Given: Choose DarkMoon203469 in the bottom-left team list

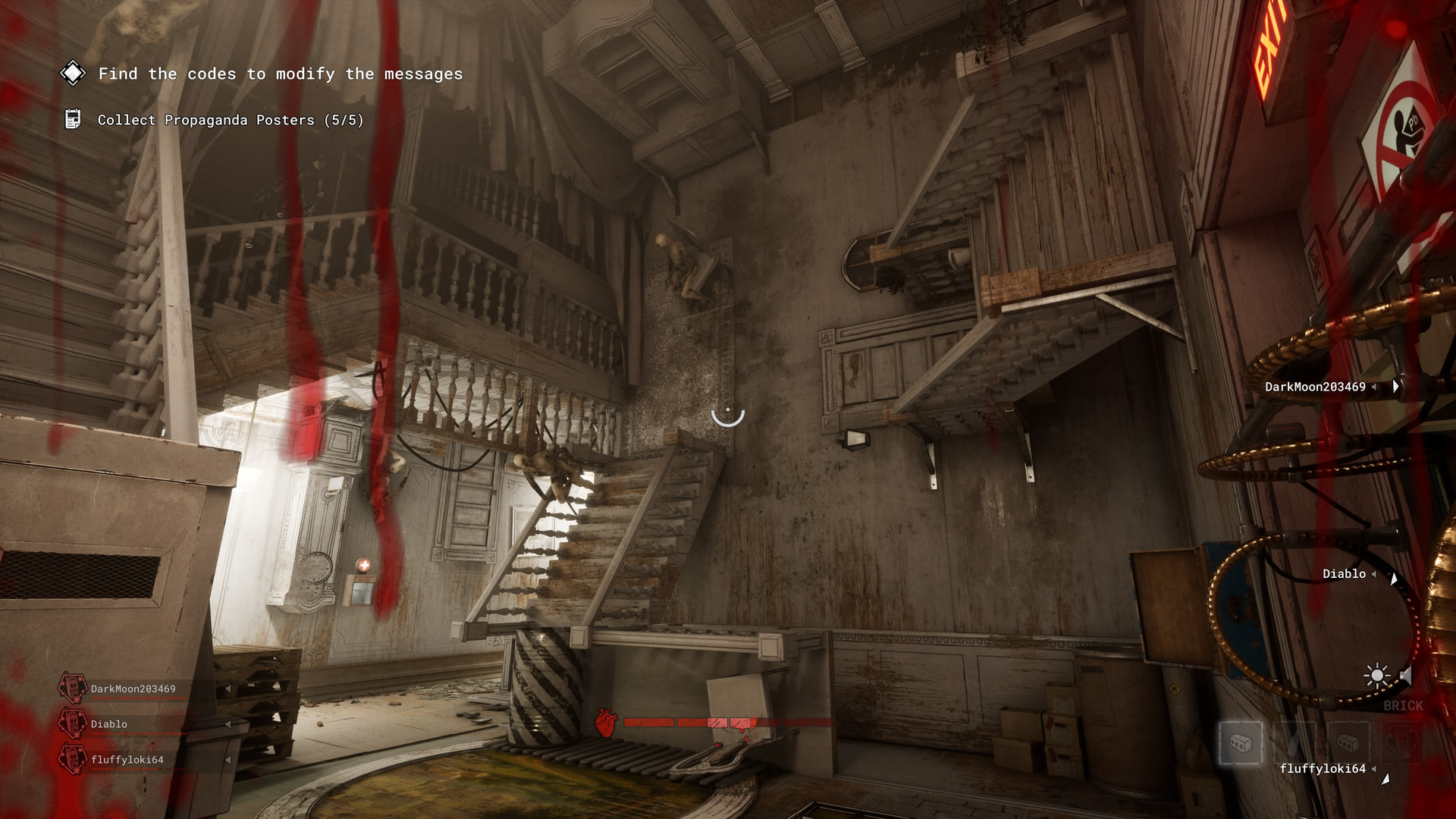Looking at the screenshot, I should click(x=133, y=689).
